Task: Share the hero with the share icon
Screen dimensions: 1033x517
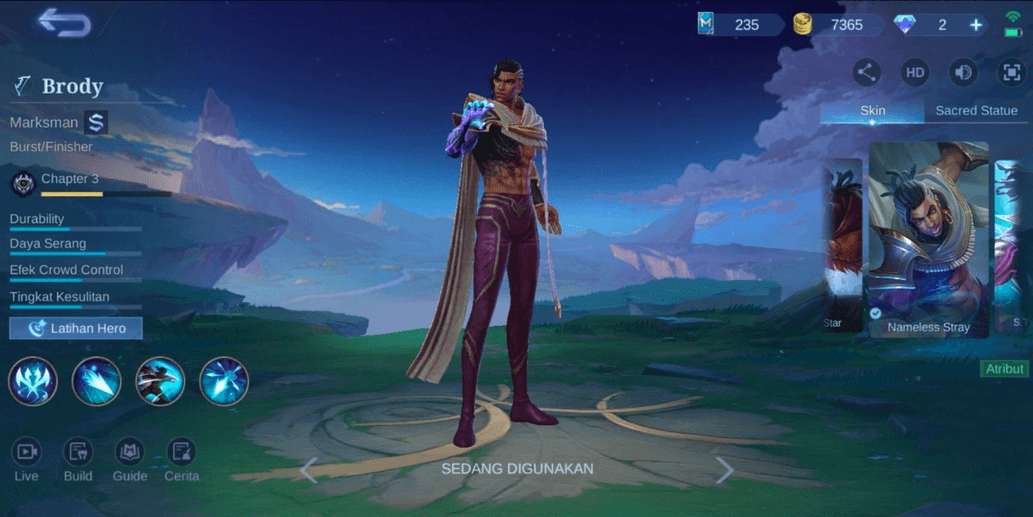Action: (866, 72)
